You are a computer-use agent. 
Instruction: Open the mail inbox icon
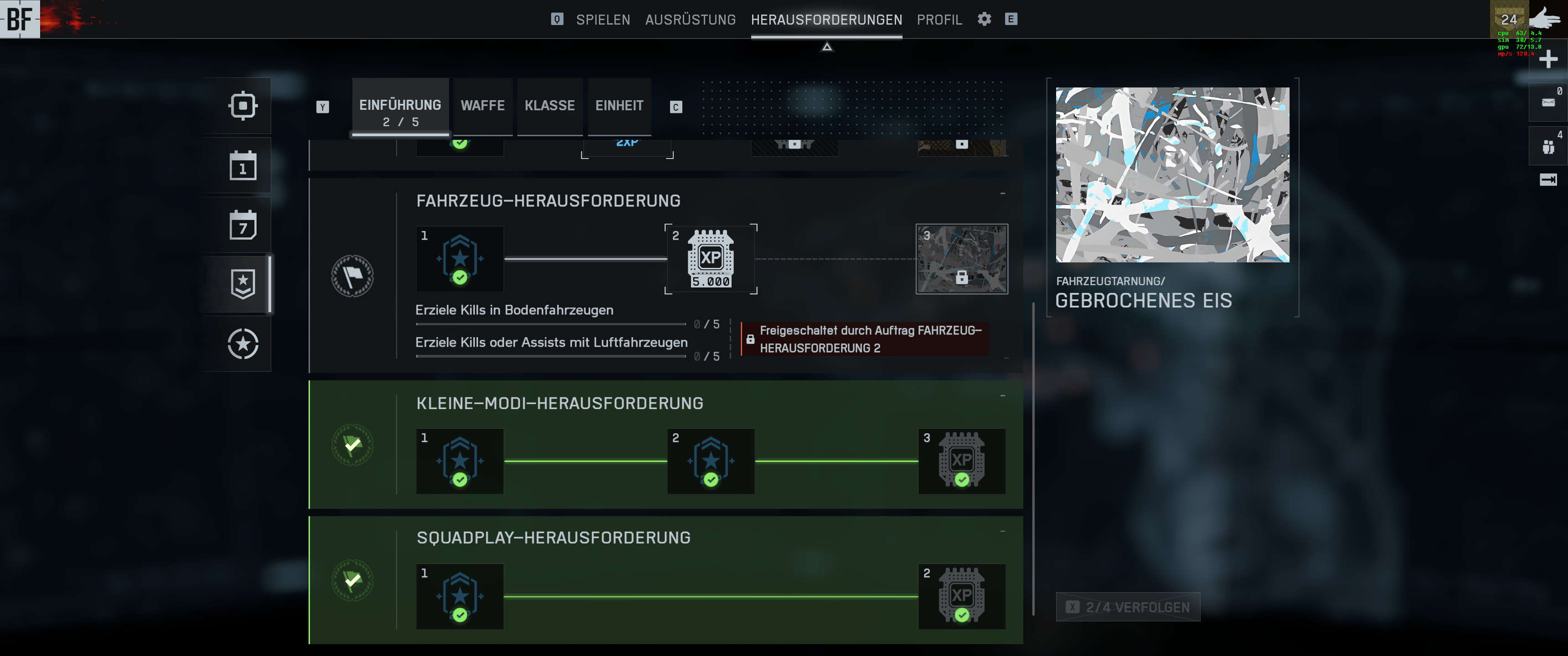1548,102
